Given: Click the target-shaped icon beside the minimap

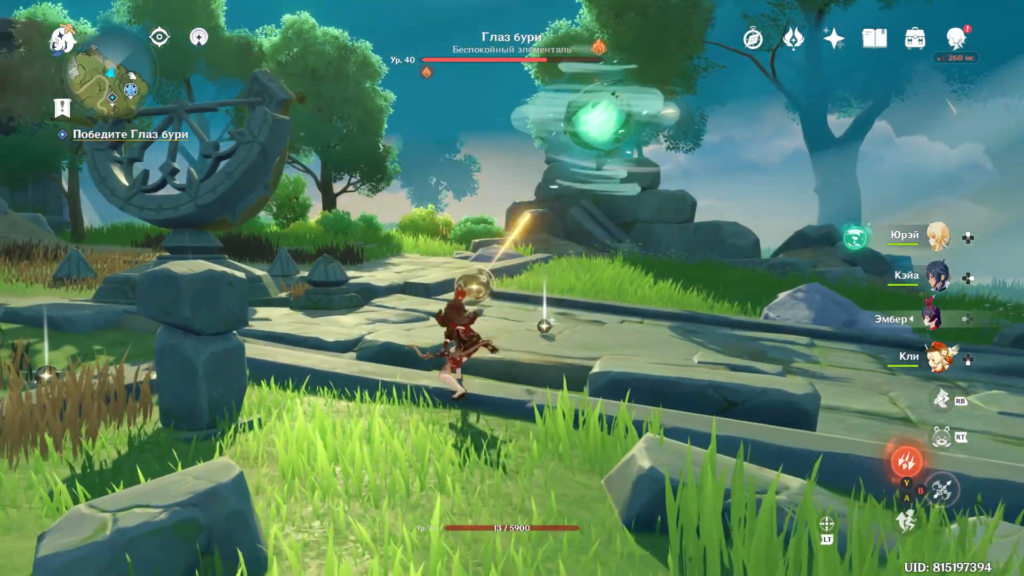Looking at the screenshot, I should click(x=159, y=37).
